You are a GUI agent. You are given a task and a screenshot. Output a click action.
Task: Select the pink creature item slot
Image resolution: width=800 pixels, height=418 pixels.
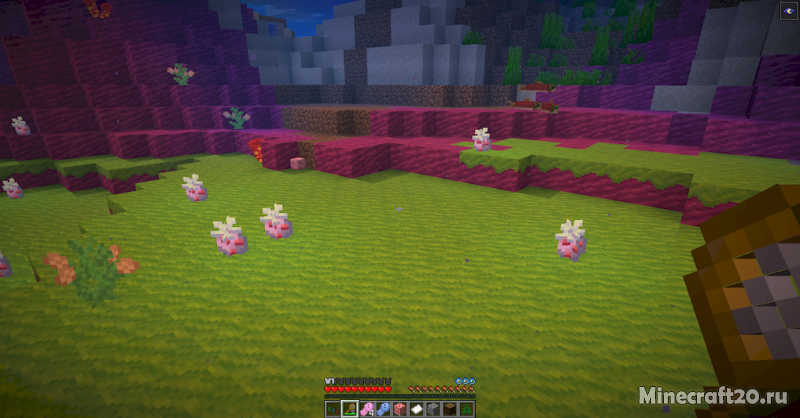click(x=365, y=409)
